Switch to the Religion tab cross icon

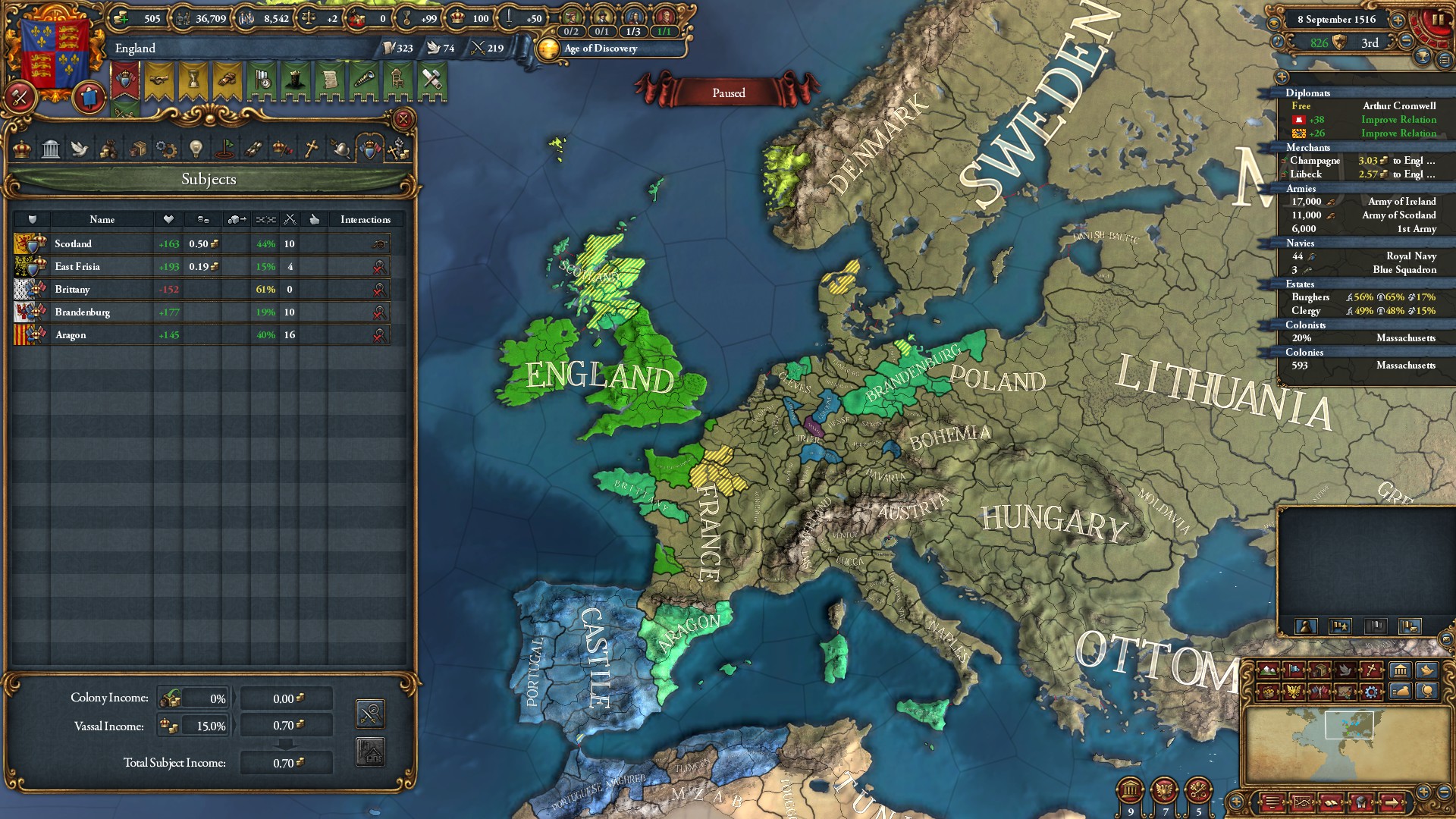click(x=309, y=149)
